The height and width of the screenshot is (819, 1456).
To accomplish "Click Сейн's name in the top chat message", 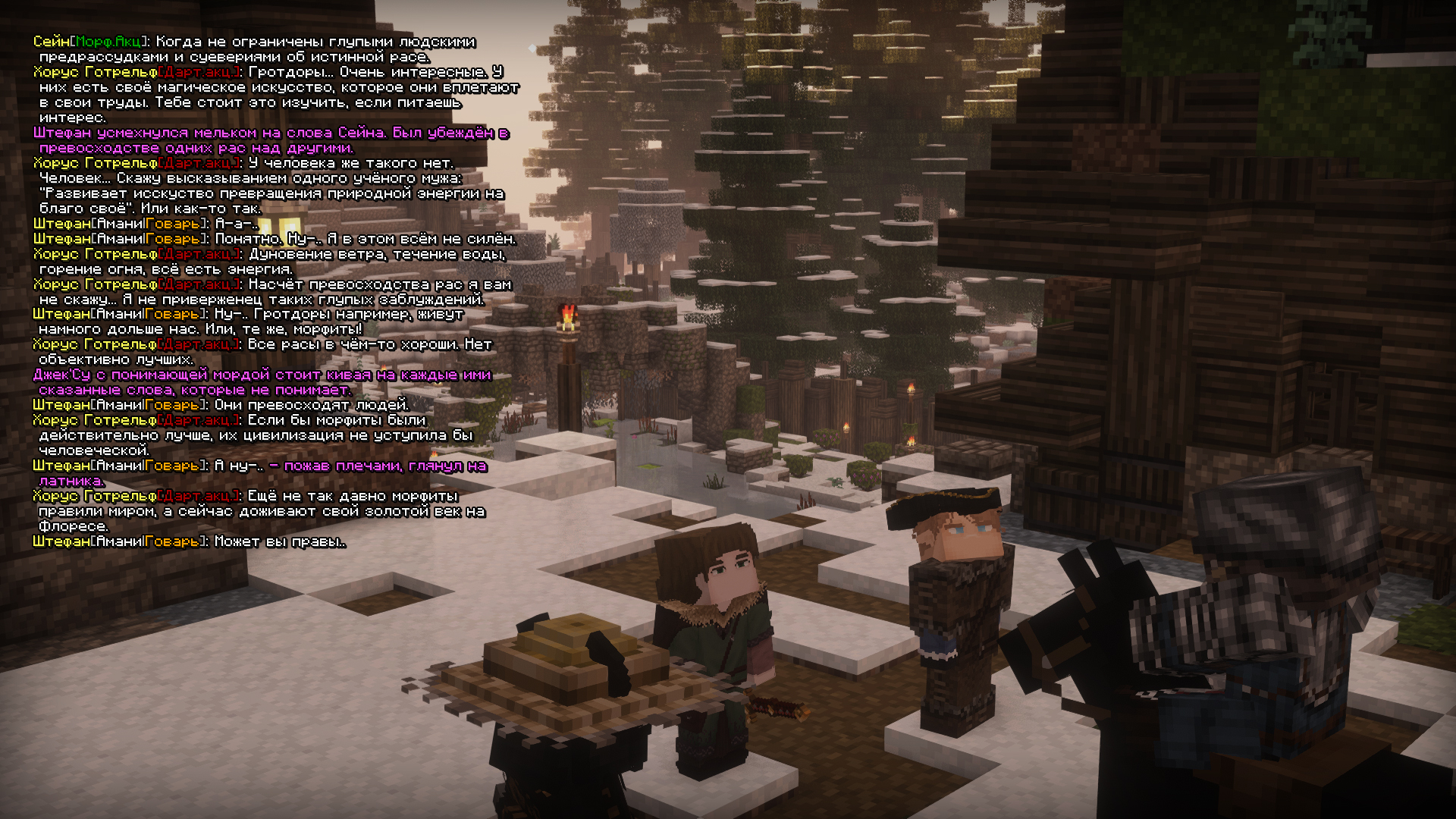I will [x=50, y=42].
